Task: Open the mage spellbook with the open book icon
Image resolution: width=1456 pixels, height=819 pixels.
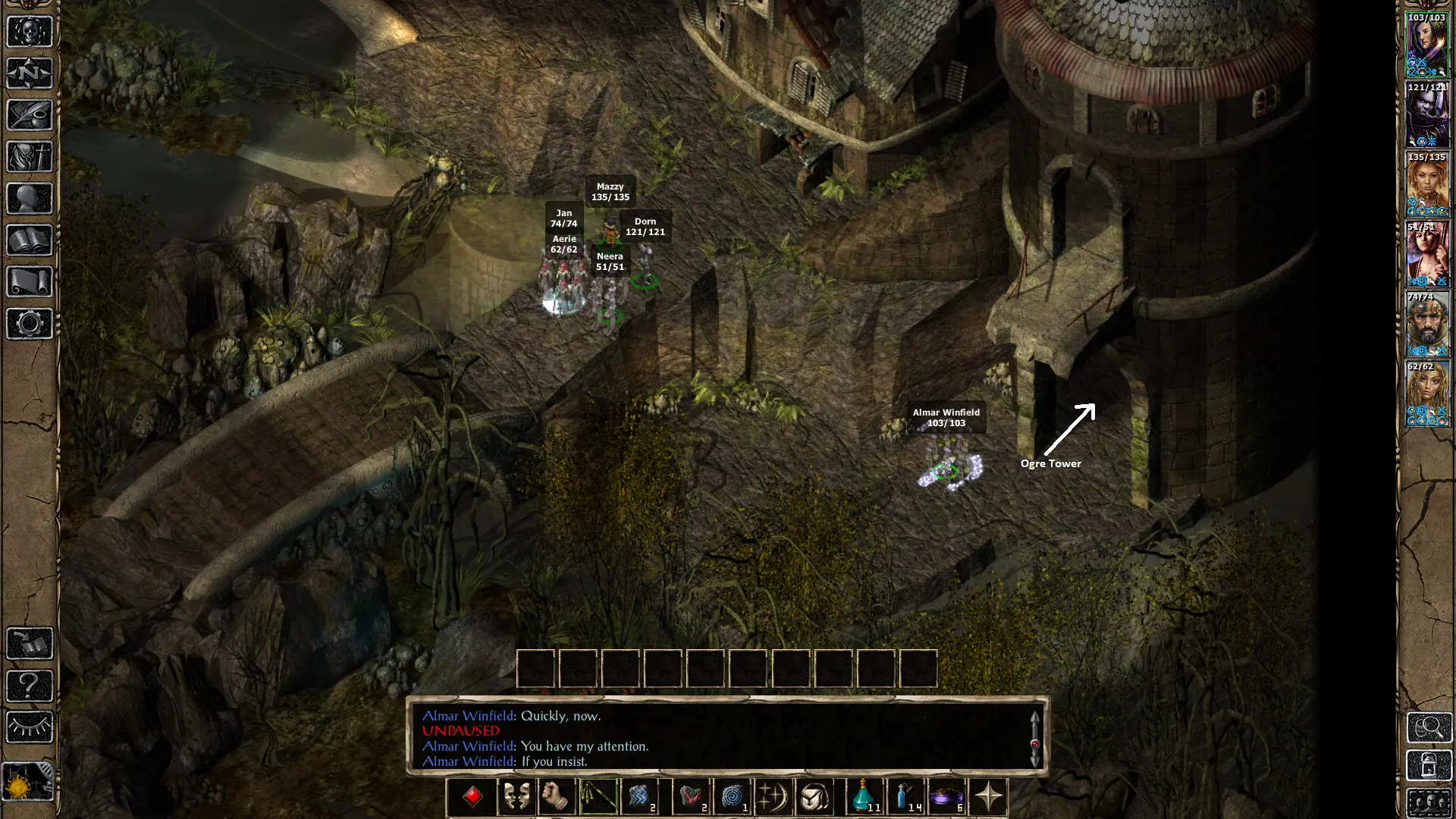Action: [30, 240]
